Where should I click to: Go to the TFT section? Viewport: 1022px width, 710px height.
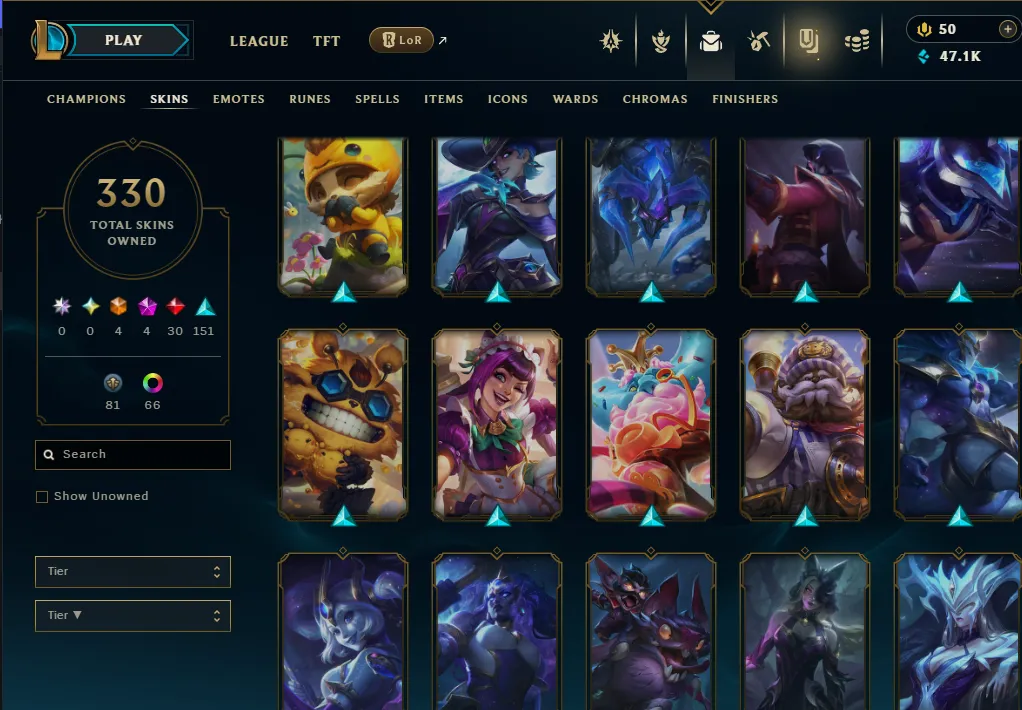(326, 41)
